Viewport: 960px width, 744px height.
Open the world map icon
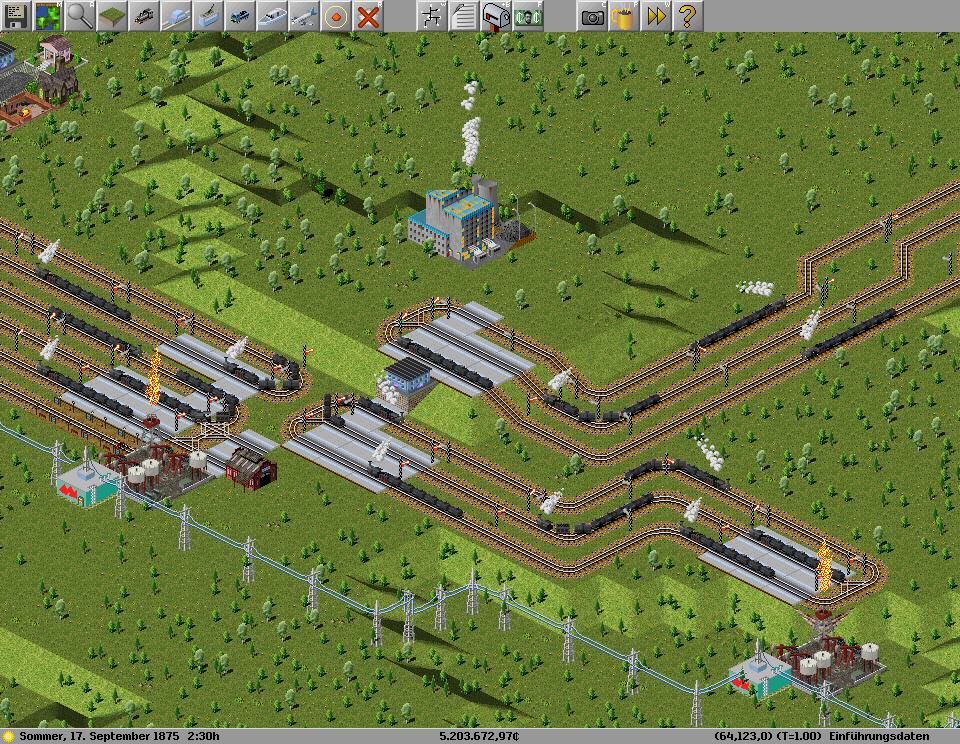48,16
